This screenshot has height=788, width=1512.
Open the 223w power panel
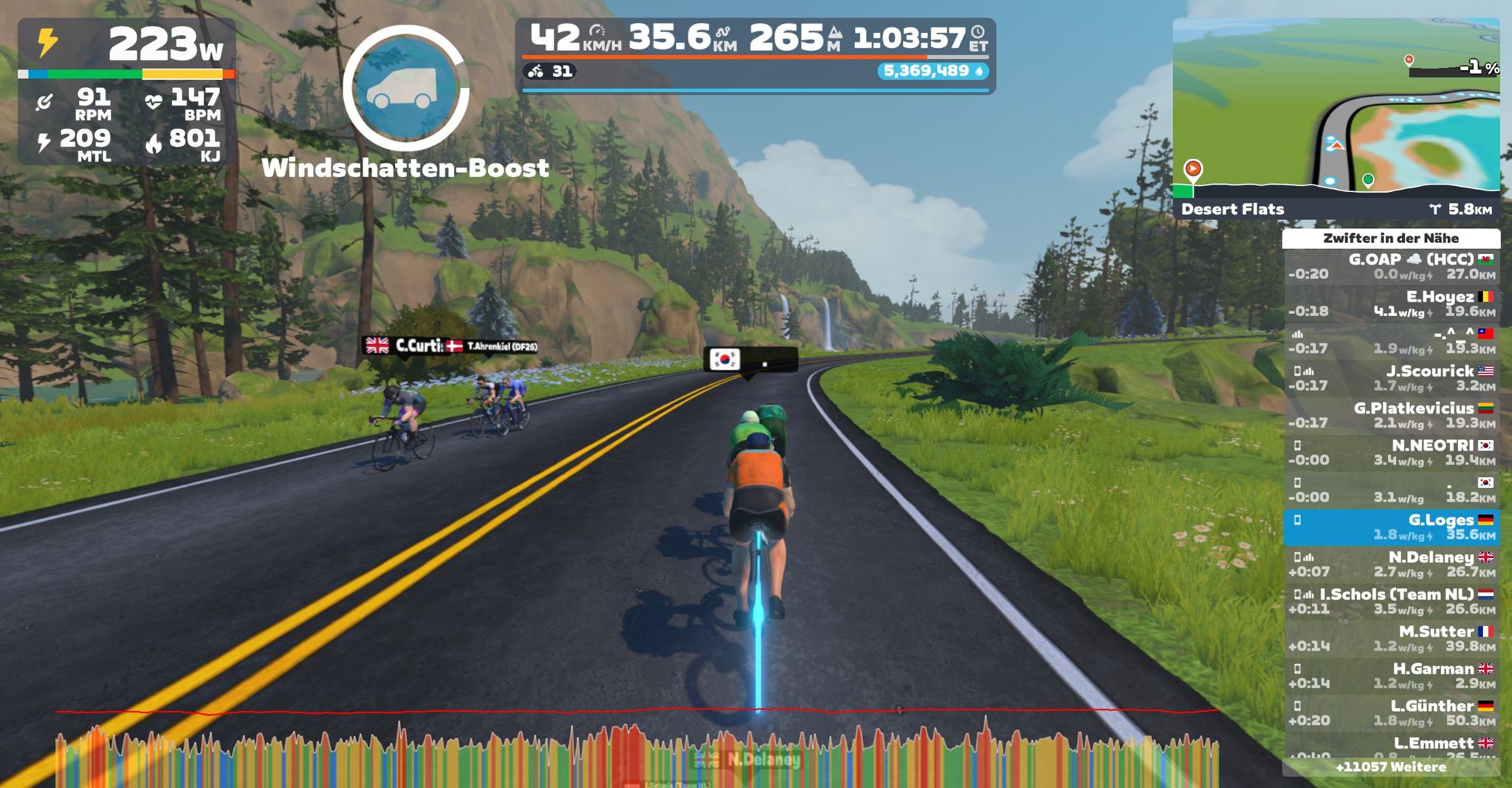click(127, 90)
